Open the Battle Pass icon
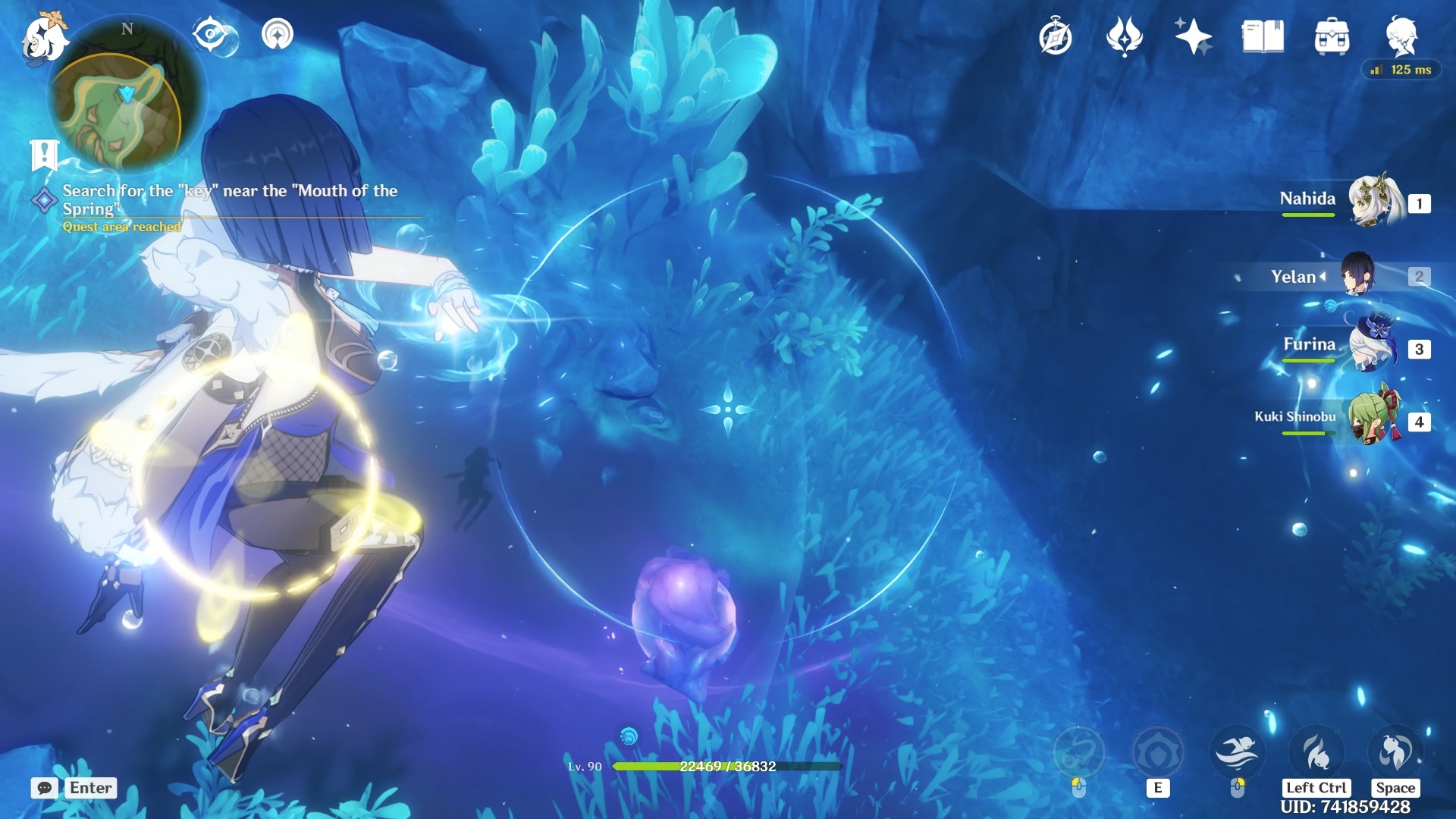 coord(1126,34)
